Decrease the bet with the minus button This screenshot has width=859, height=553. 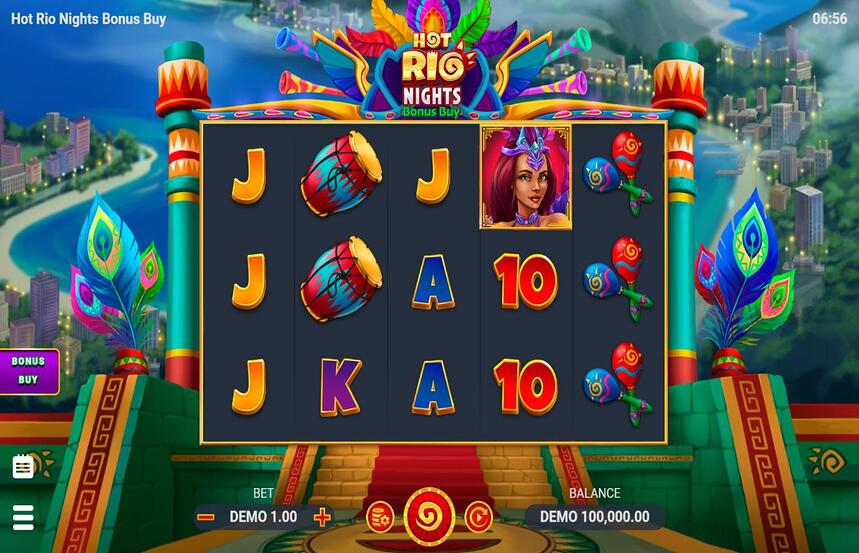[x=206, y=517]
